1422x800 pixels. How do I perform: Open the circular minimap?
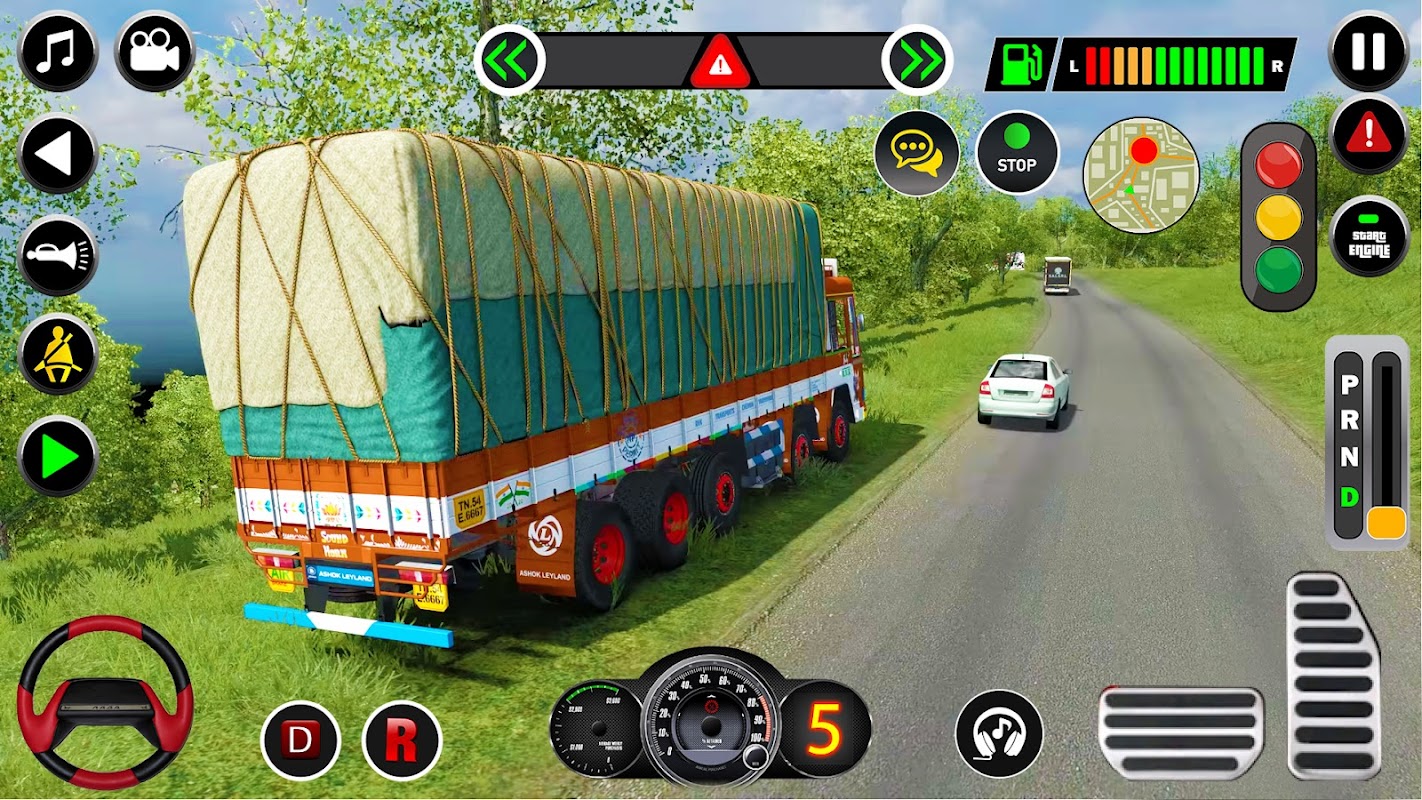click(1141, 175)
